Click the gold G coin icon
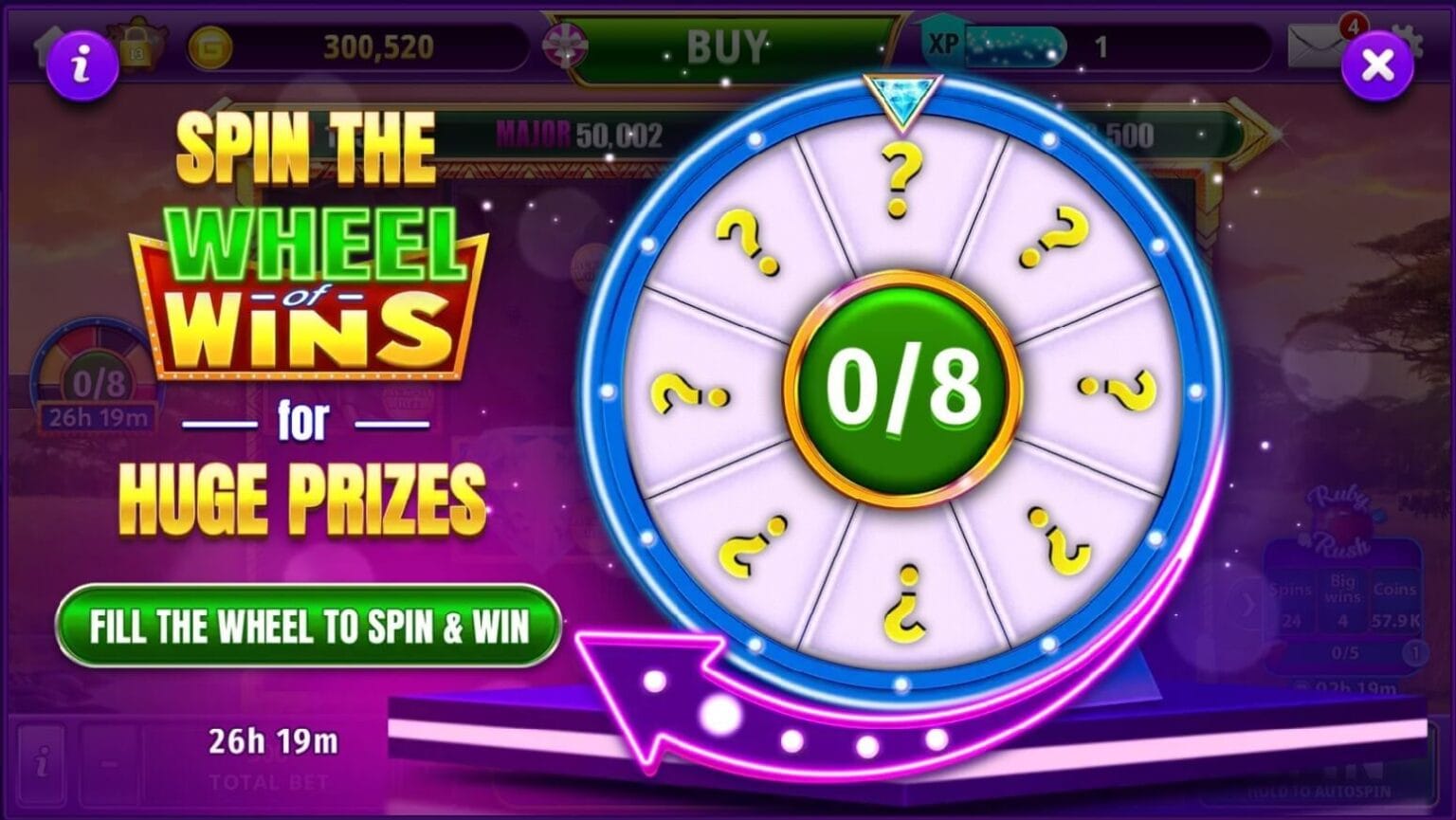 tap(209, 46)
